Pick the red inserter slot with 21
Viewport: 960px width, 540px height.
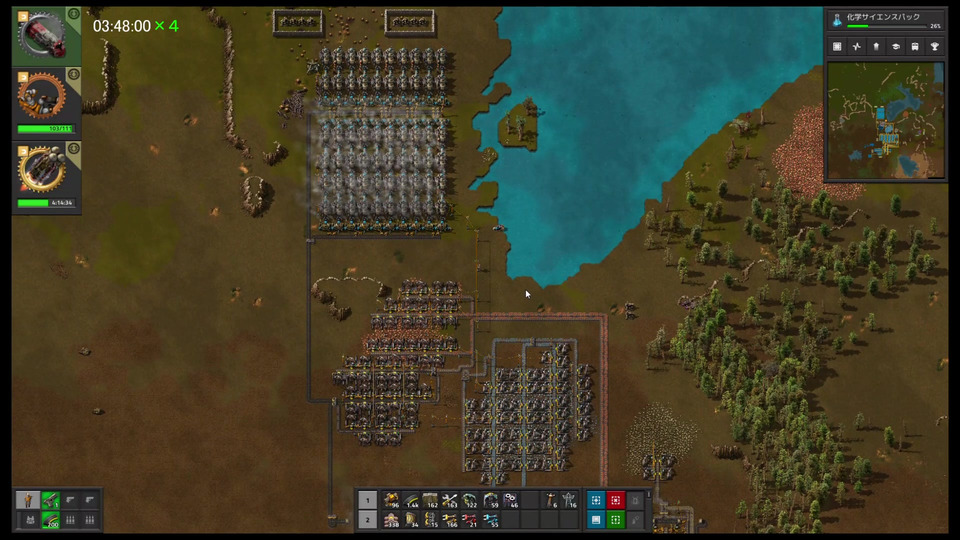click(x=470, y=520)
